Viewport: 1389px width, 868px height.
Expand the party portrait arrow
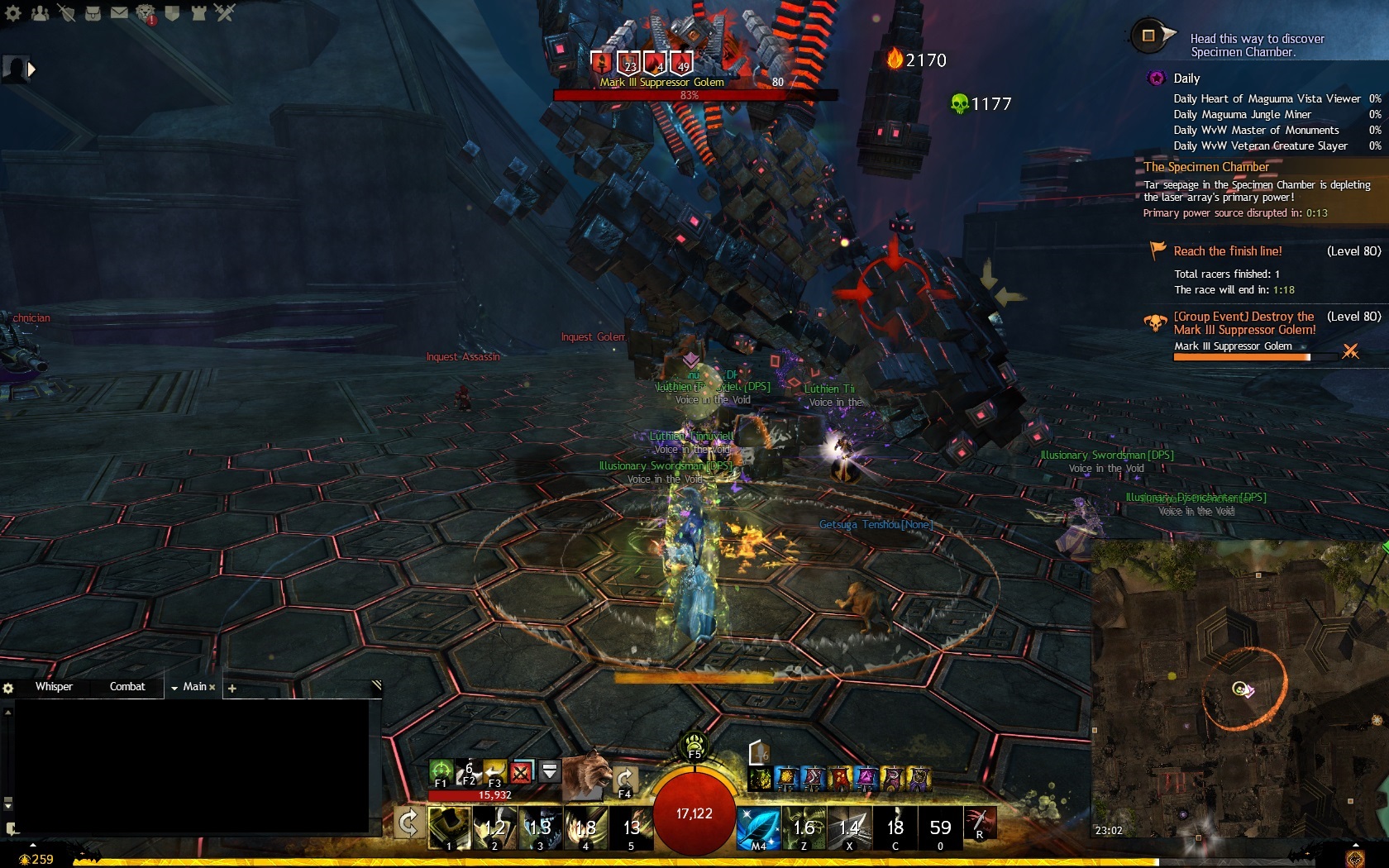tap(31, 69)
